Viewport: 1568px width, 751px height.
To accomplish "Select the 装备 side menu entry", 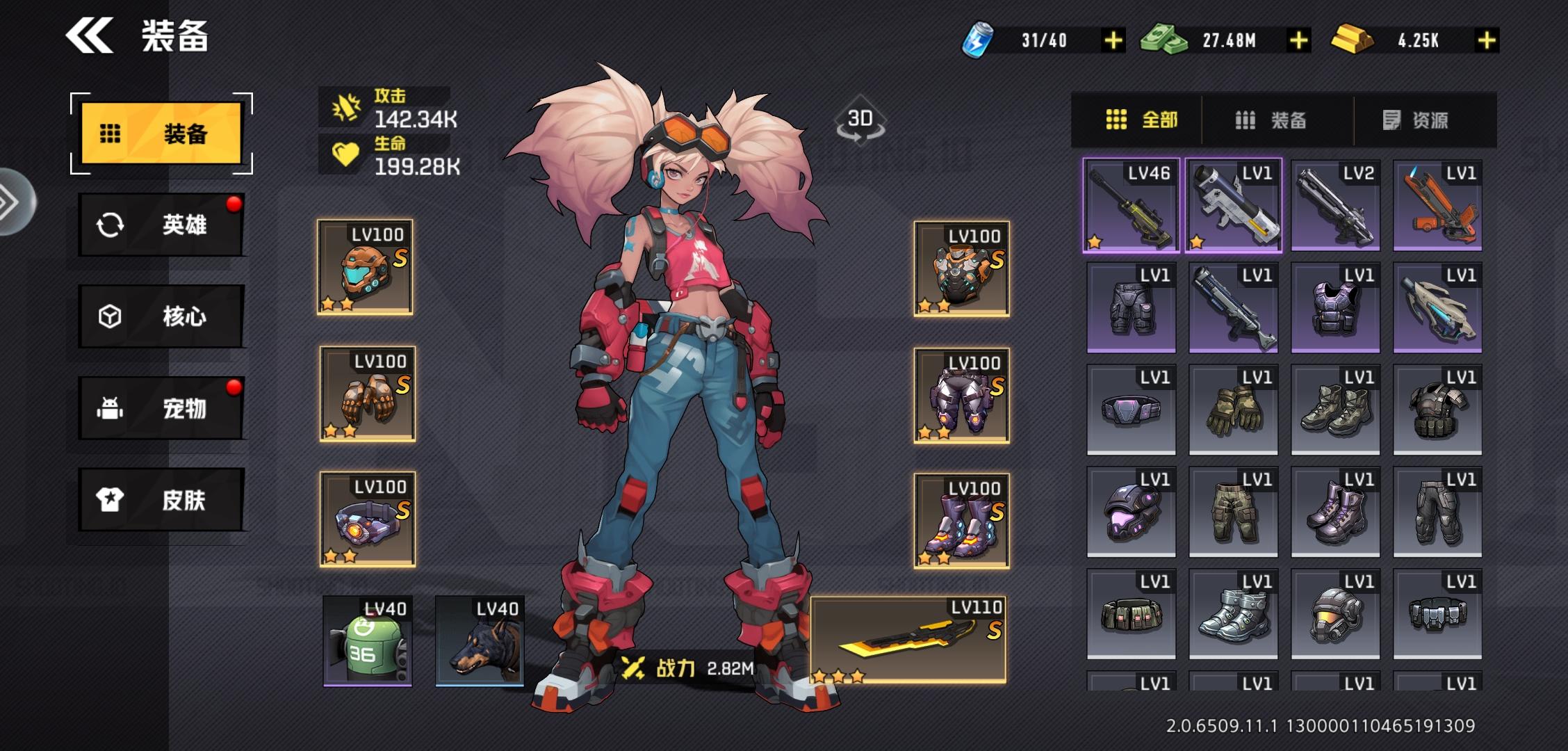I will 161,133.
